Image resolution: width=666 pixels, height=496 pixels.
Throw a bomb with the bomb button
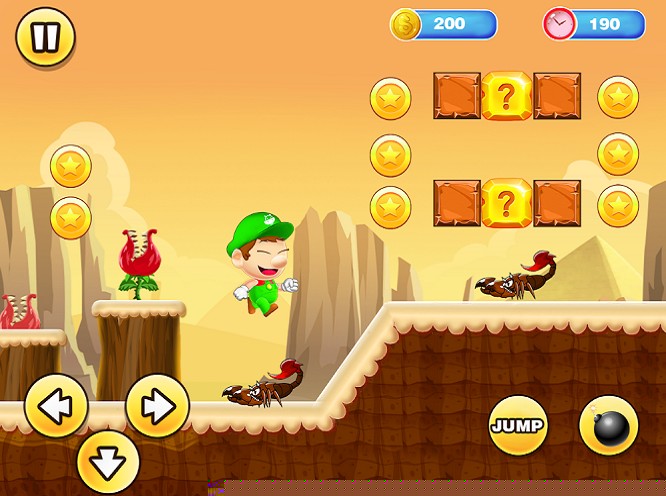[x=609, y=426]
